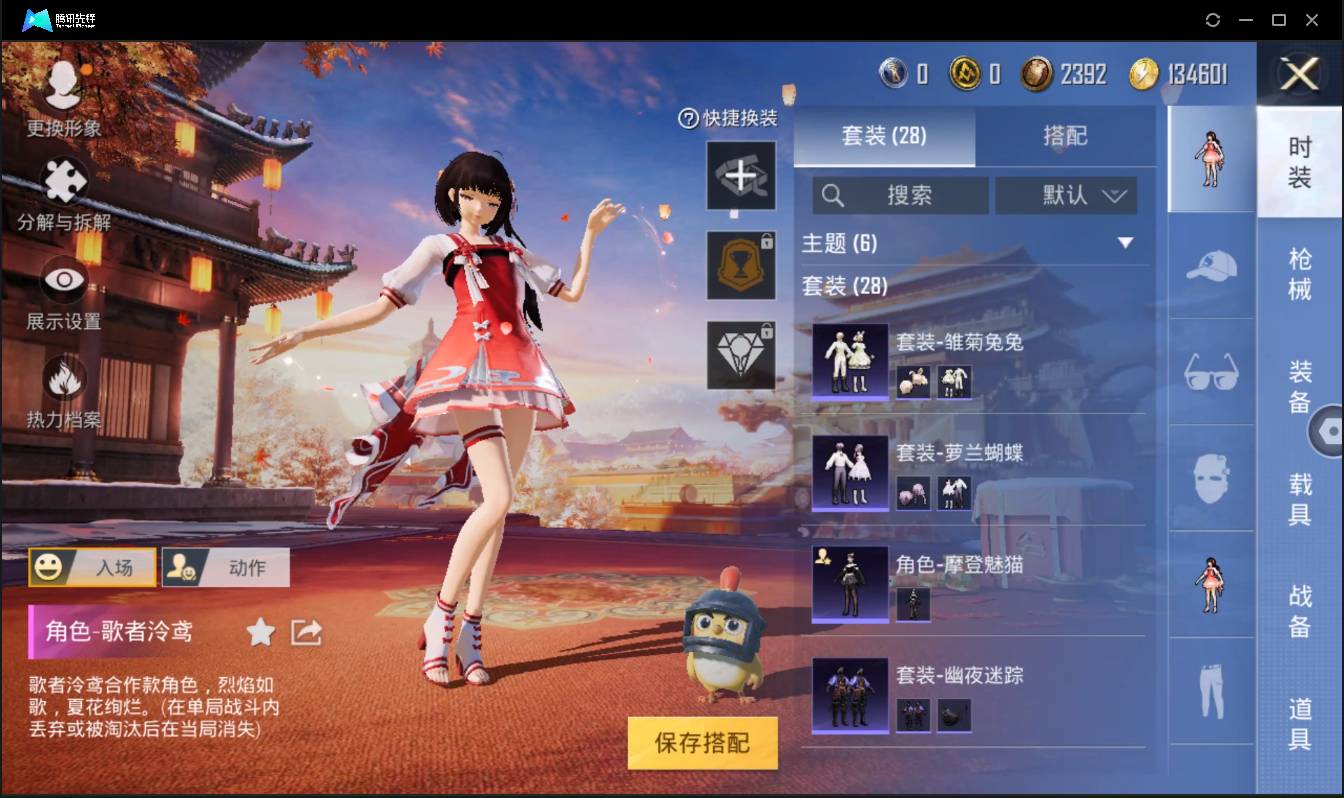The image size is (1344, 798).
Task: Select the mask face-gear category icon
Action: pos(1211,480)
